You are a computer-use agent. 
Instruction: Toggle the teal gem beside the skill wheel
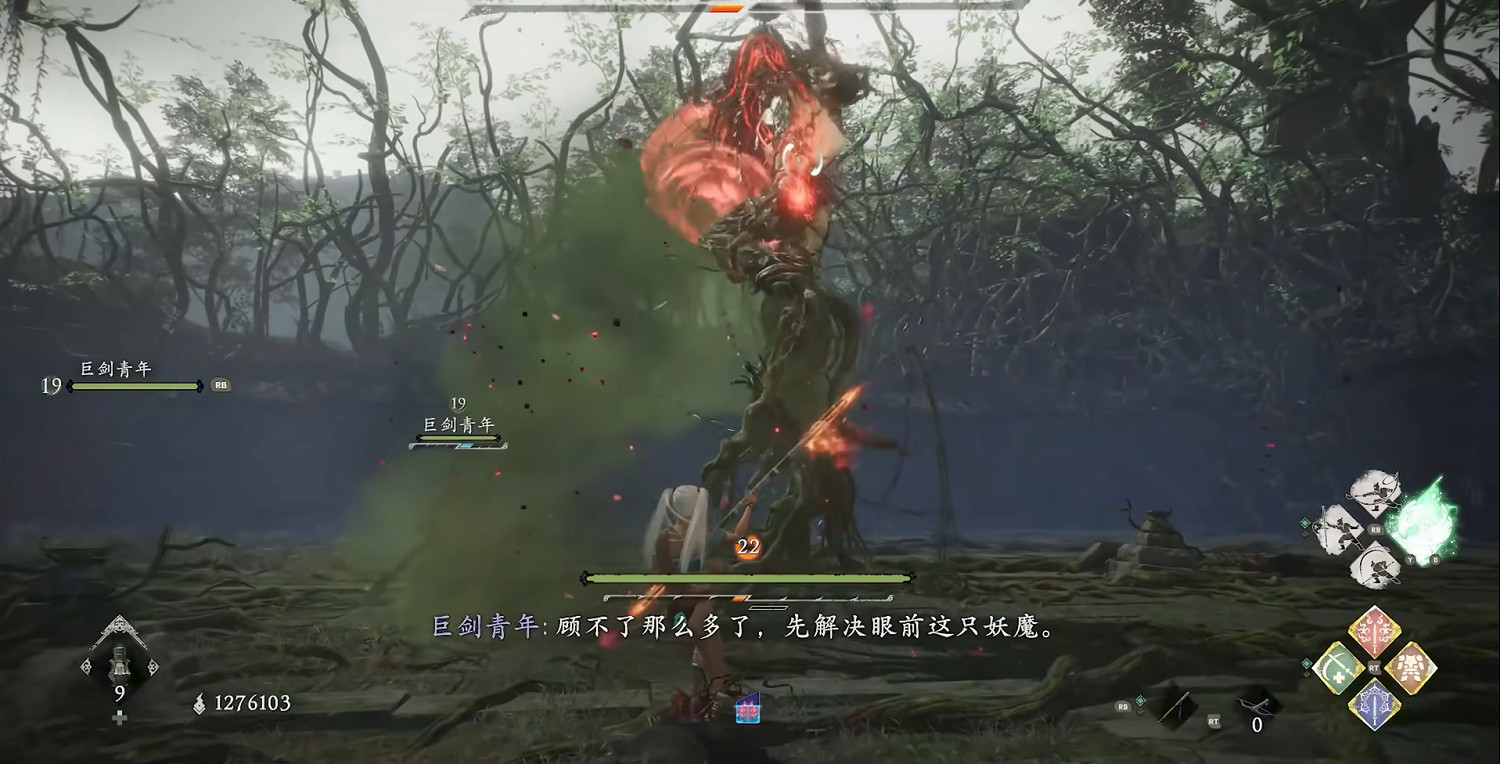point(1304,523)
